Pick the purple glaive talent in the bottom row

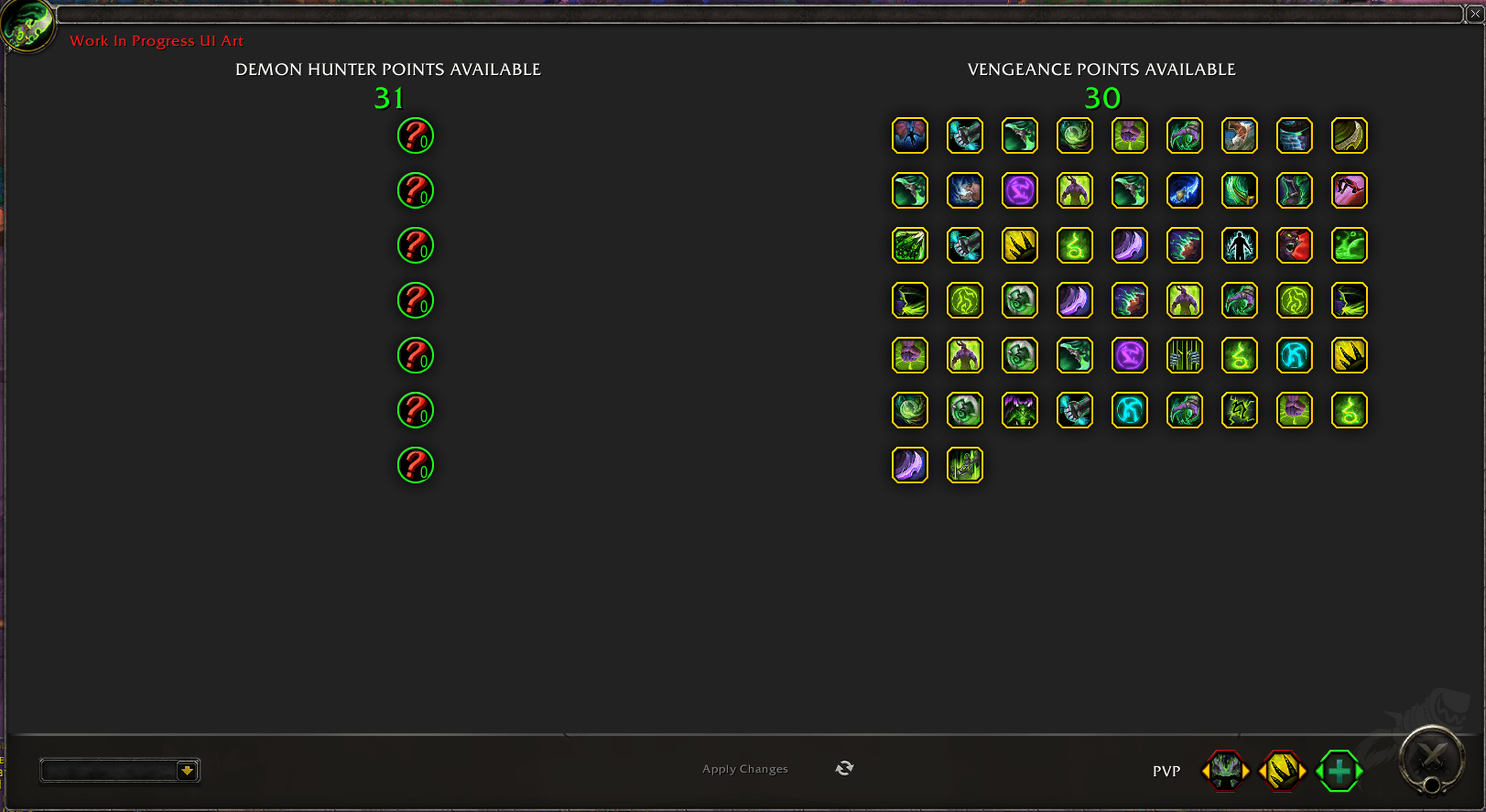909,465
